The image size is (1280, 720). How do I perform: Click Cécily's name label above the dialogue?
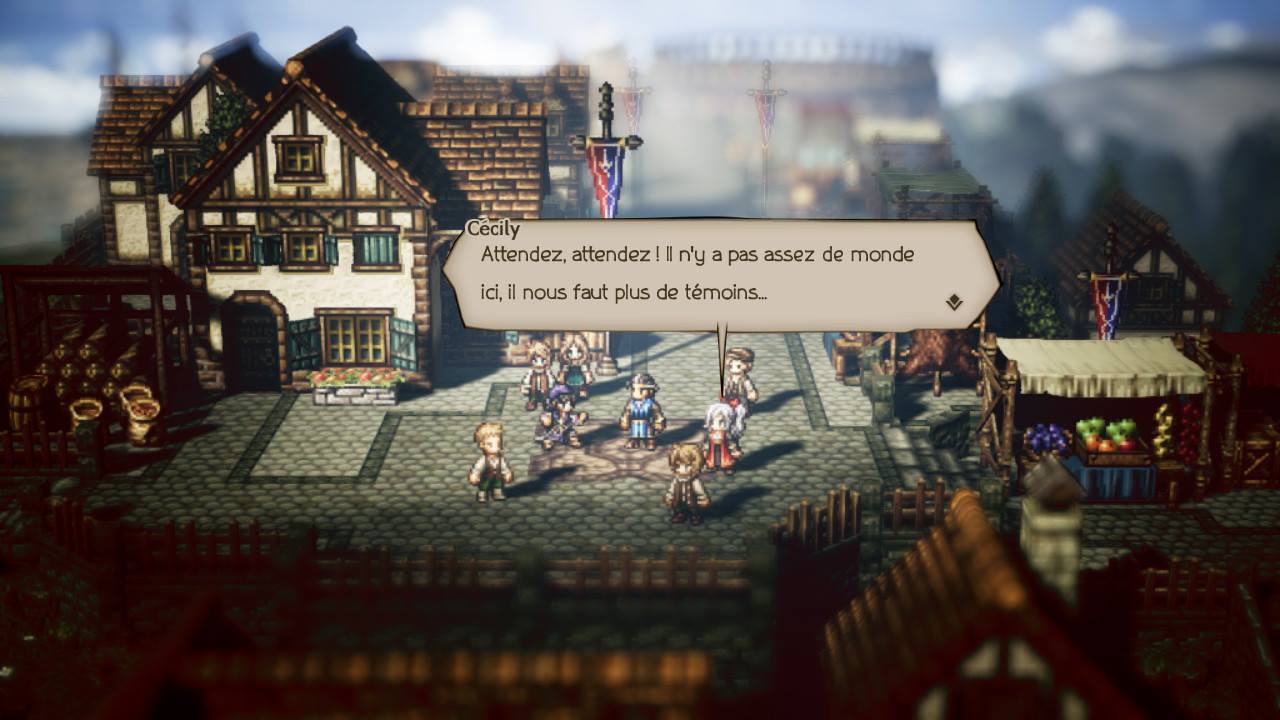[492, 228]
